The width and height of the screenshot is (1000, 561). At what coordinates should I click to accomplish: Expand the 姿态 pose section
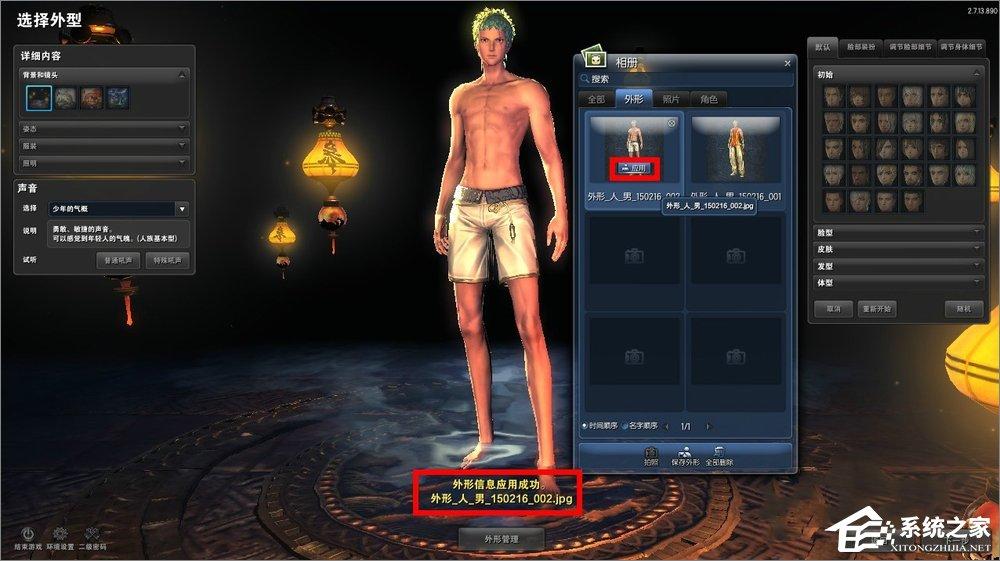(x=103, y=129)
